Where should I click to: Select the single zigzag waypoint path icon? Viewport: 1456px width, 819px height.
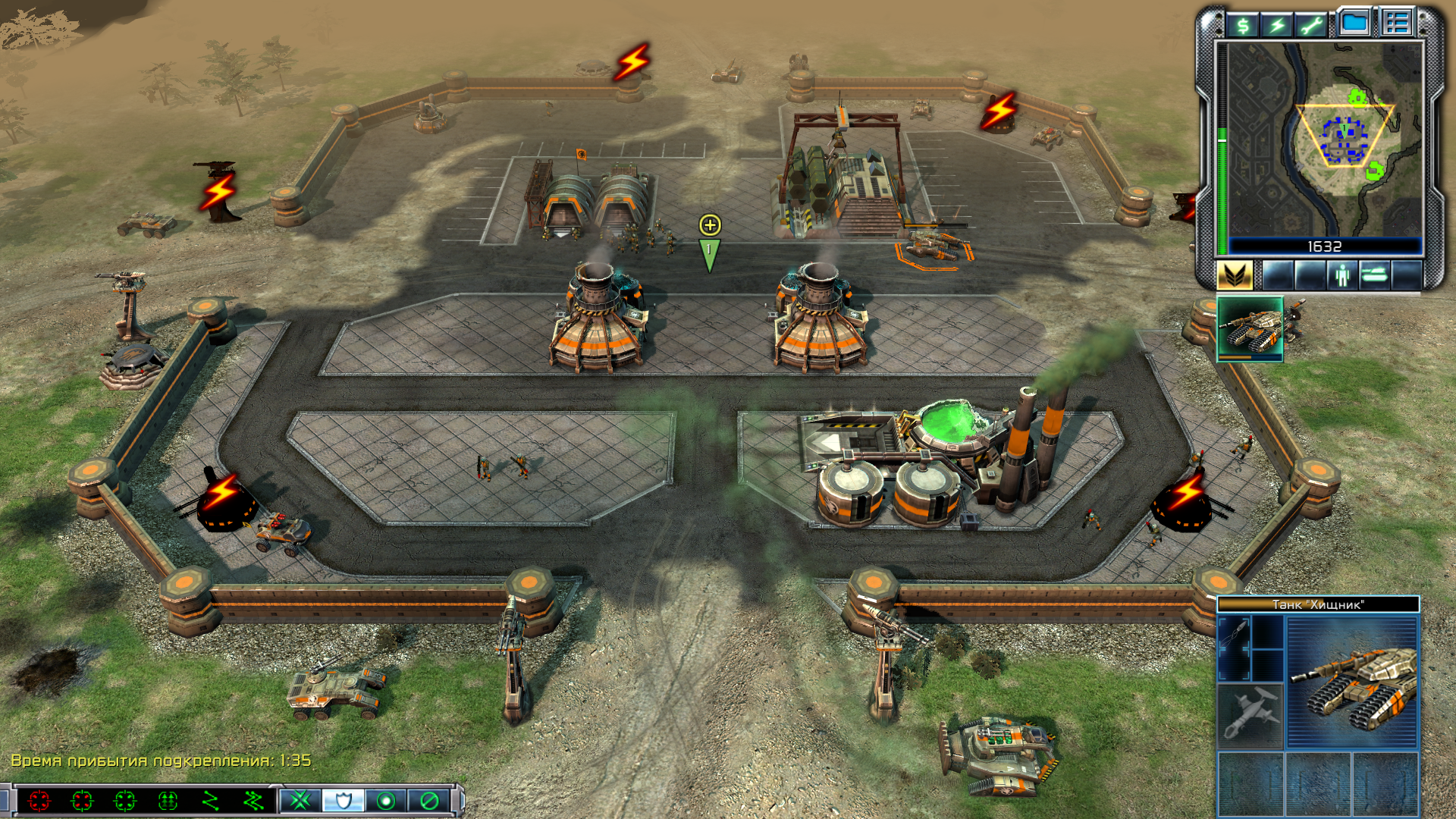(211, 800)
